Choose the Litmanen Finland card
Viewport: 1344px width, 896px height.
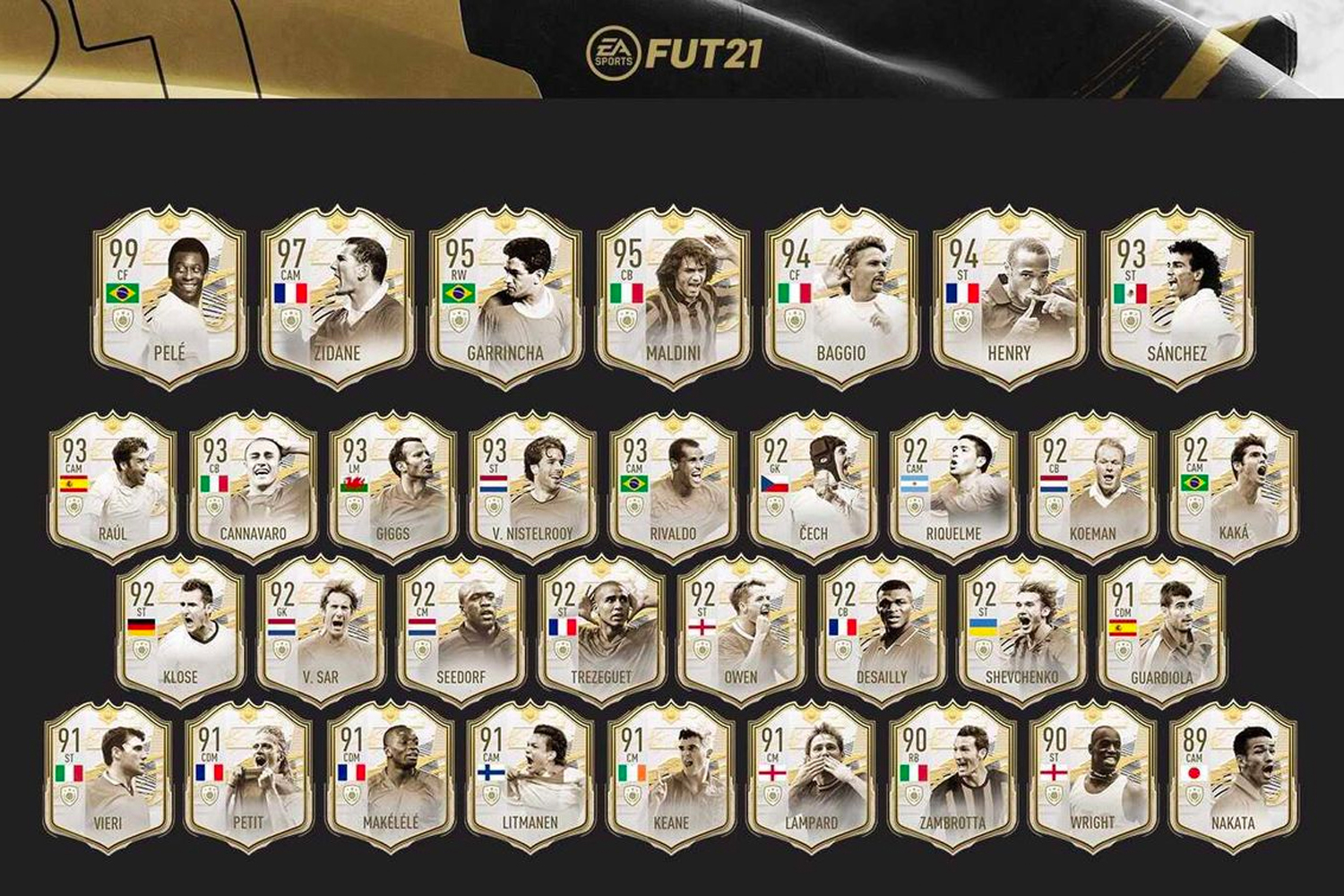tap(530, 777)
